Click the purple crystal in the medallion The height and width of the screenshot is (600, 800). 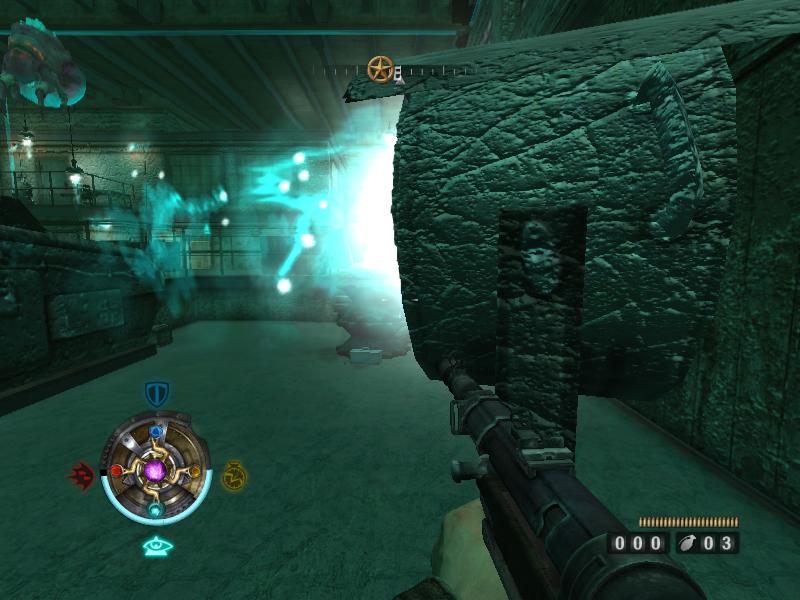click(156, 470)
